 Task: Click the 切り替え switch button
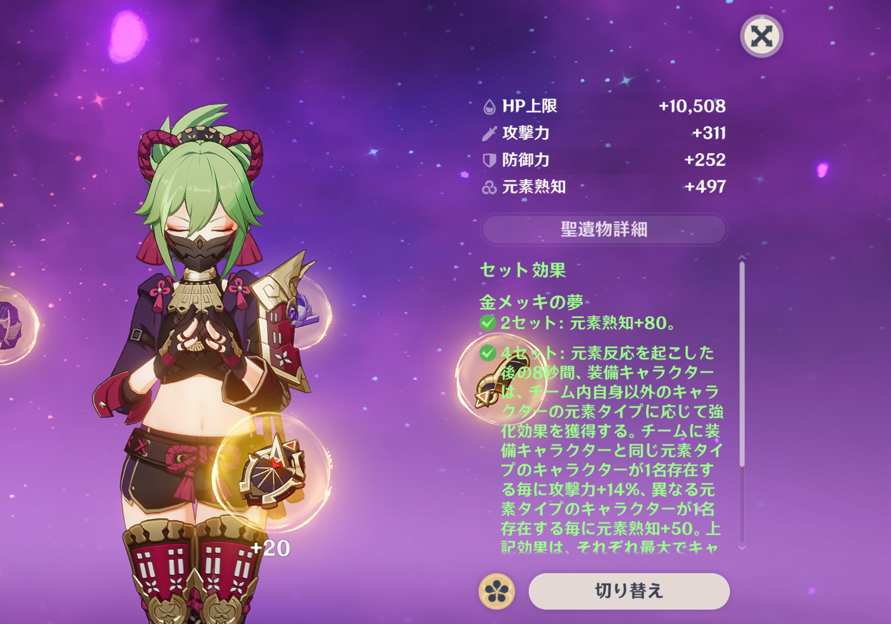pos(628,591)
